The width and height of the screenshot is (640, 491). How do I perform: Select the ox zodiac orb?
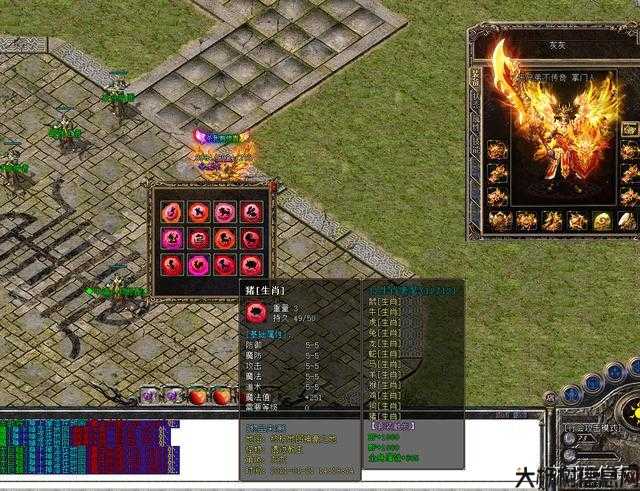click(x=199, y=212)
